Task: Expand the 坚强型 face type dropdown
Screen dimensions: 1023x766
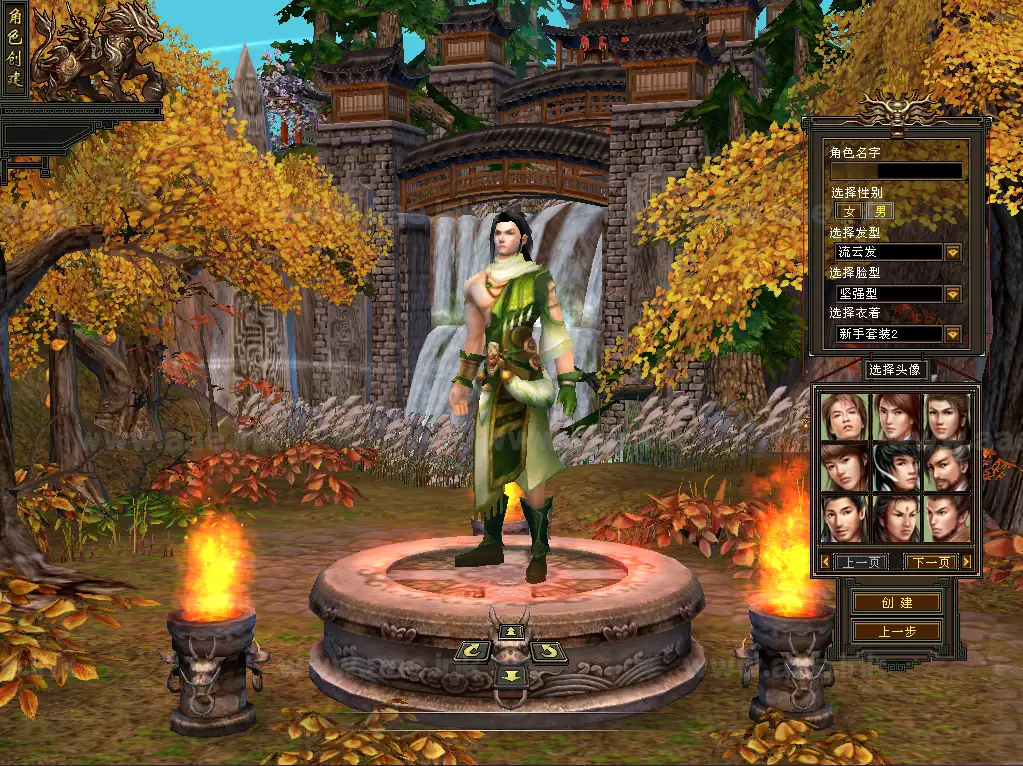Action: (x=953, y=294)
